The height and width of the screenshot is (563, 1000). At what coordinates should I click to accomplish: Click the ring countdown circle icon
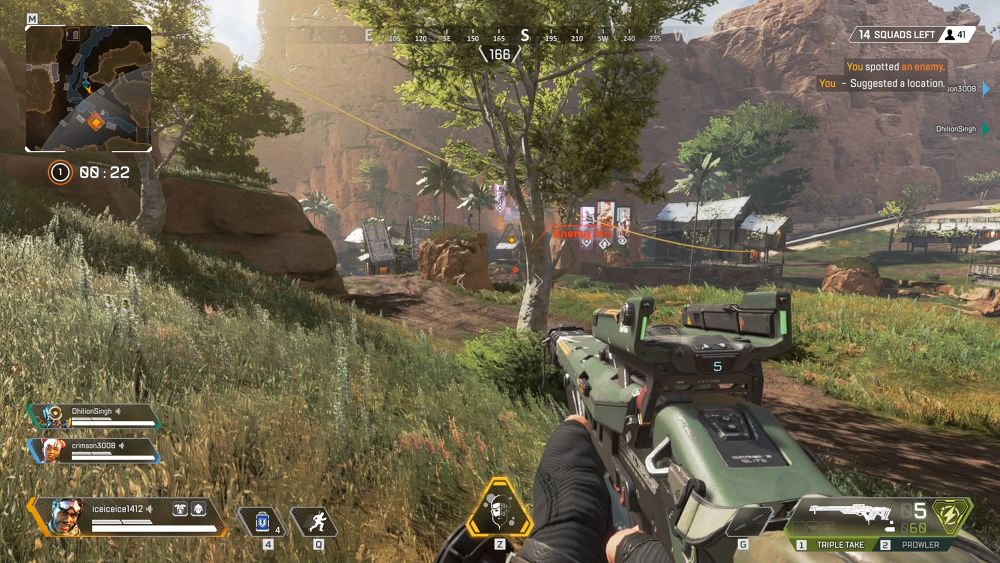tap(60, 173)
